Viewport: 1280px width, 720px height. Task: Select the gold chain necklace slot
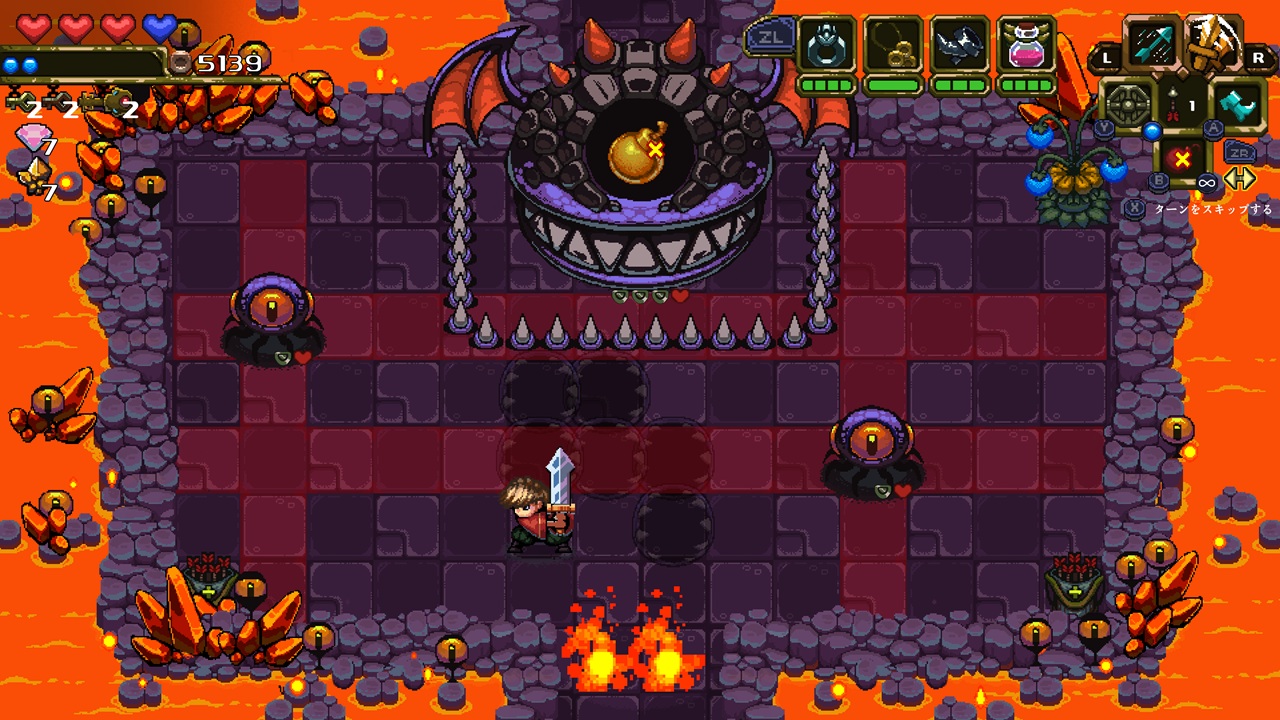pos(893,45)
